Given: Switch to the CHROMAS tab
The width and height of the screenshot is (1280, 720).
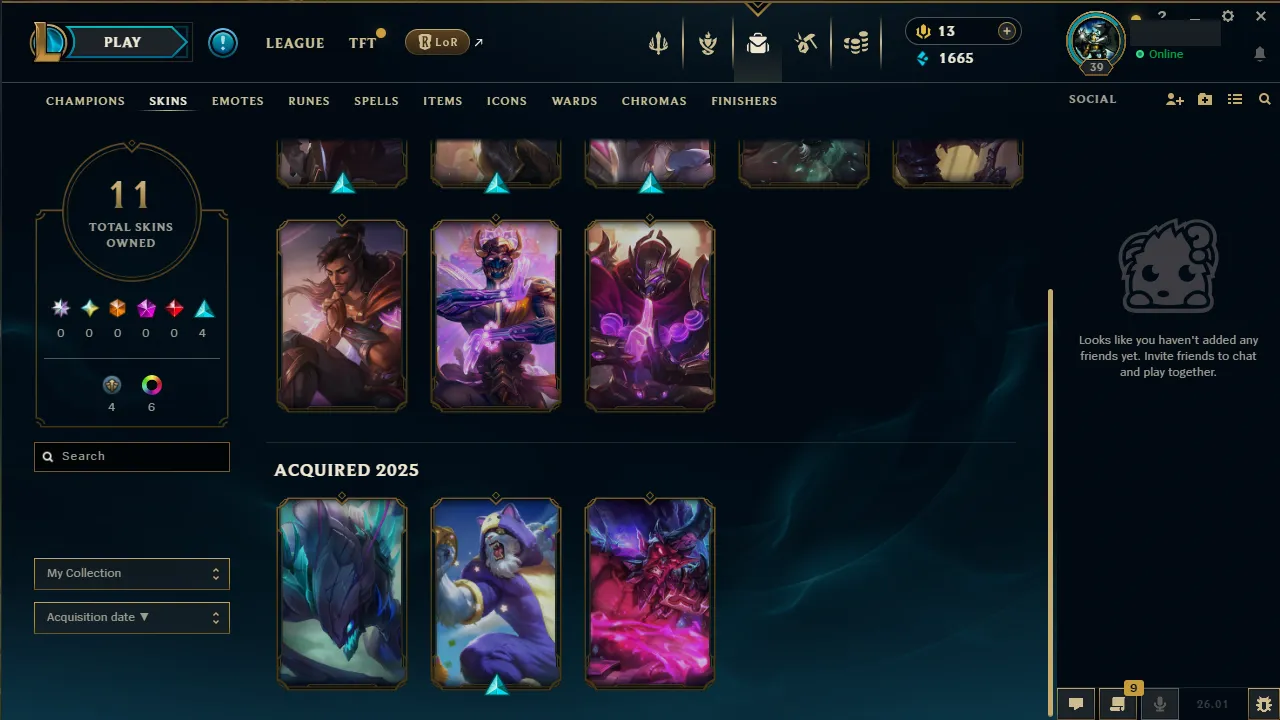Looking at the screenshot, I should pos(654,101).
